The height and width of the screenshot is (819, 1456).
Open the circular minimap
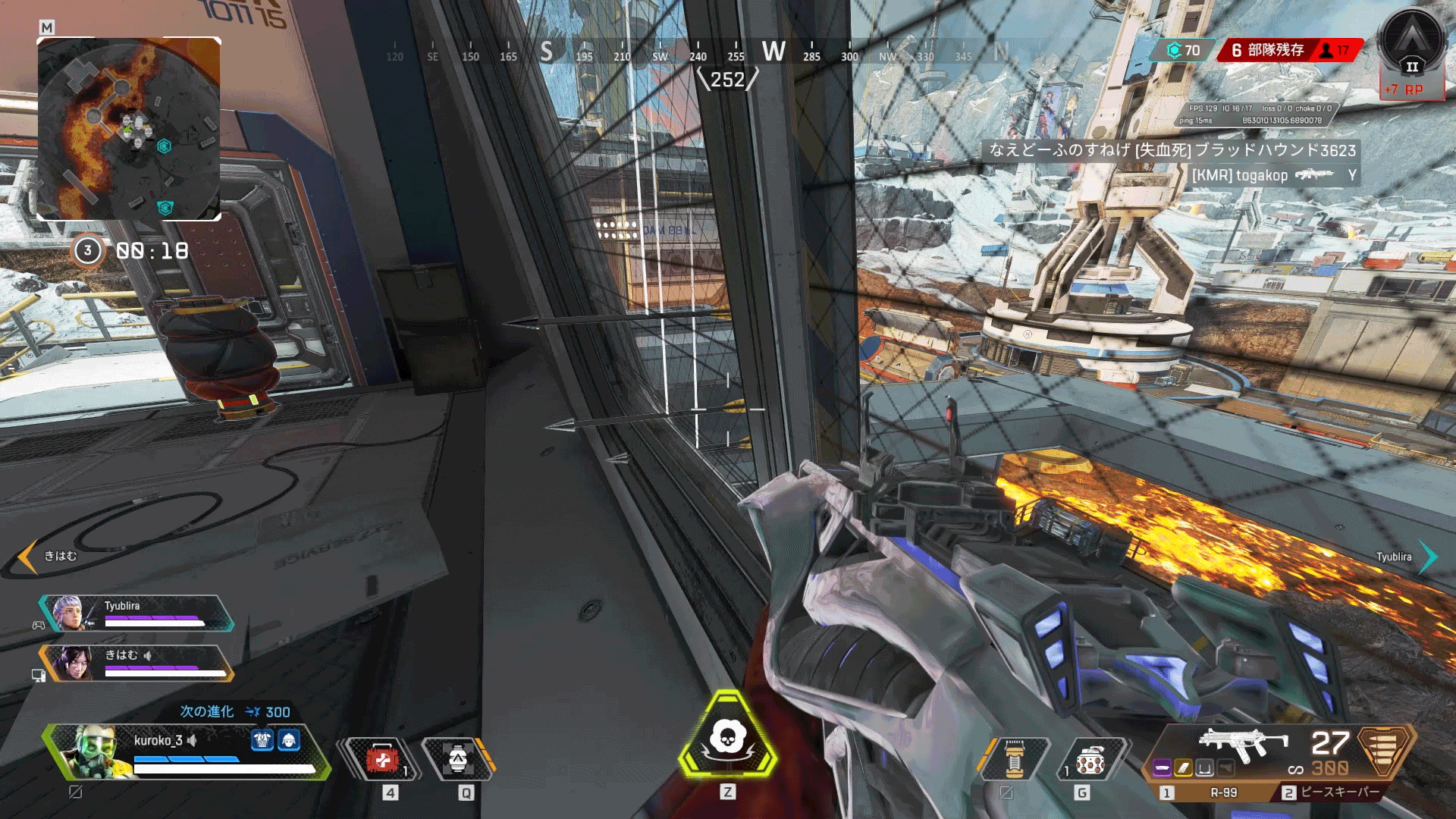[x=129, y=129]
